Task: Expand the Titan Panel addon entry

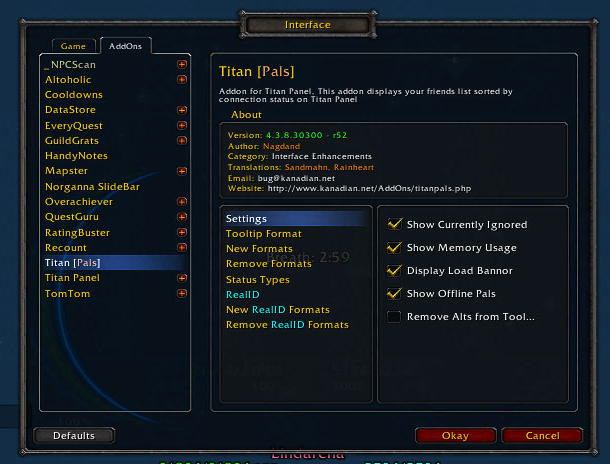Action: 182,278
